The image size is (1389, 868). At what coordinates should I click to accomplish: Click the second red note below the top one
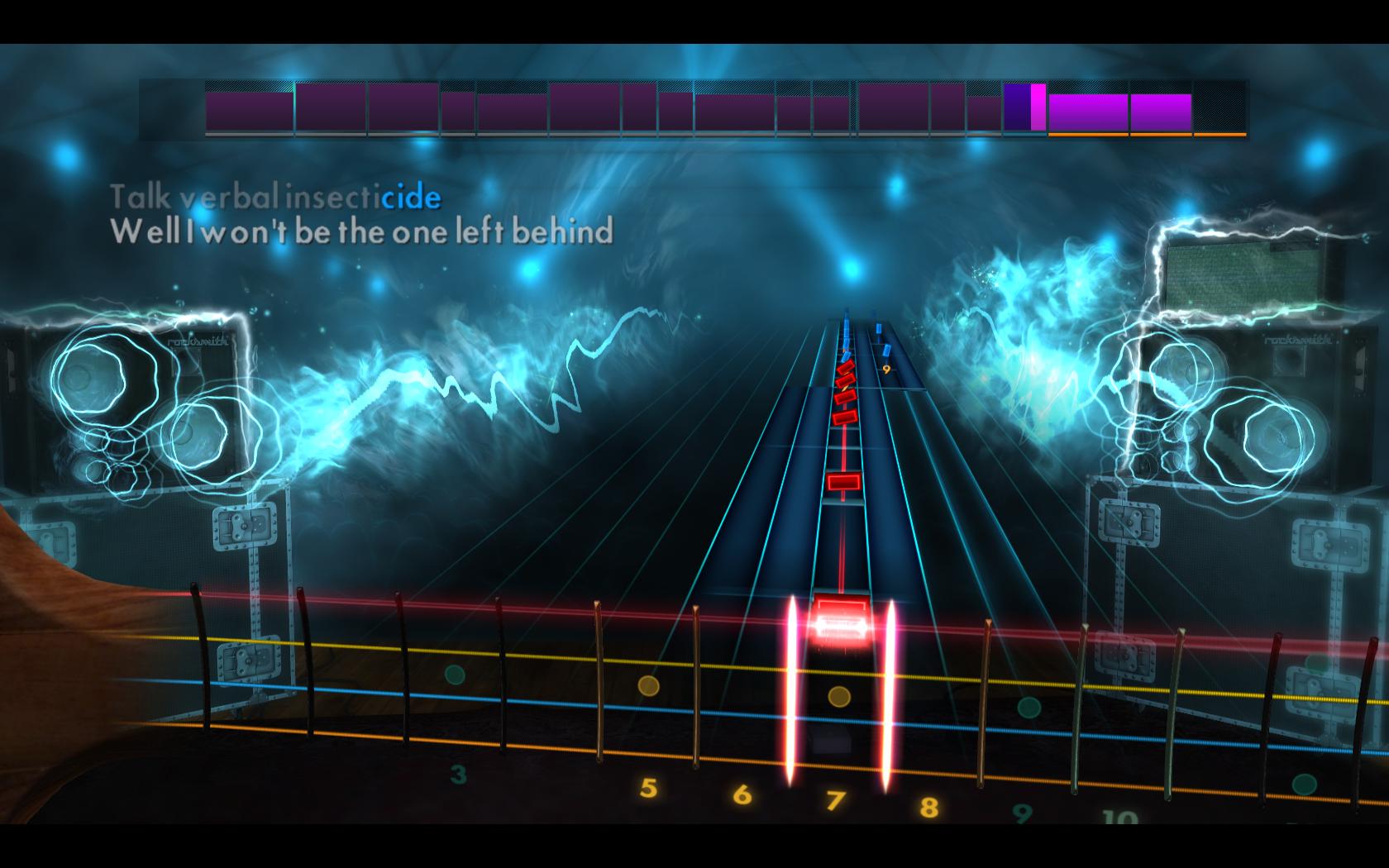click(846, 382)
